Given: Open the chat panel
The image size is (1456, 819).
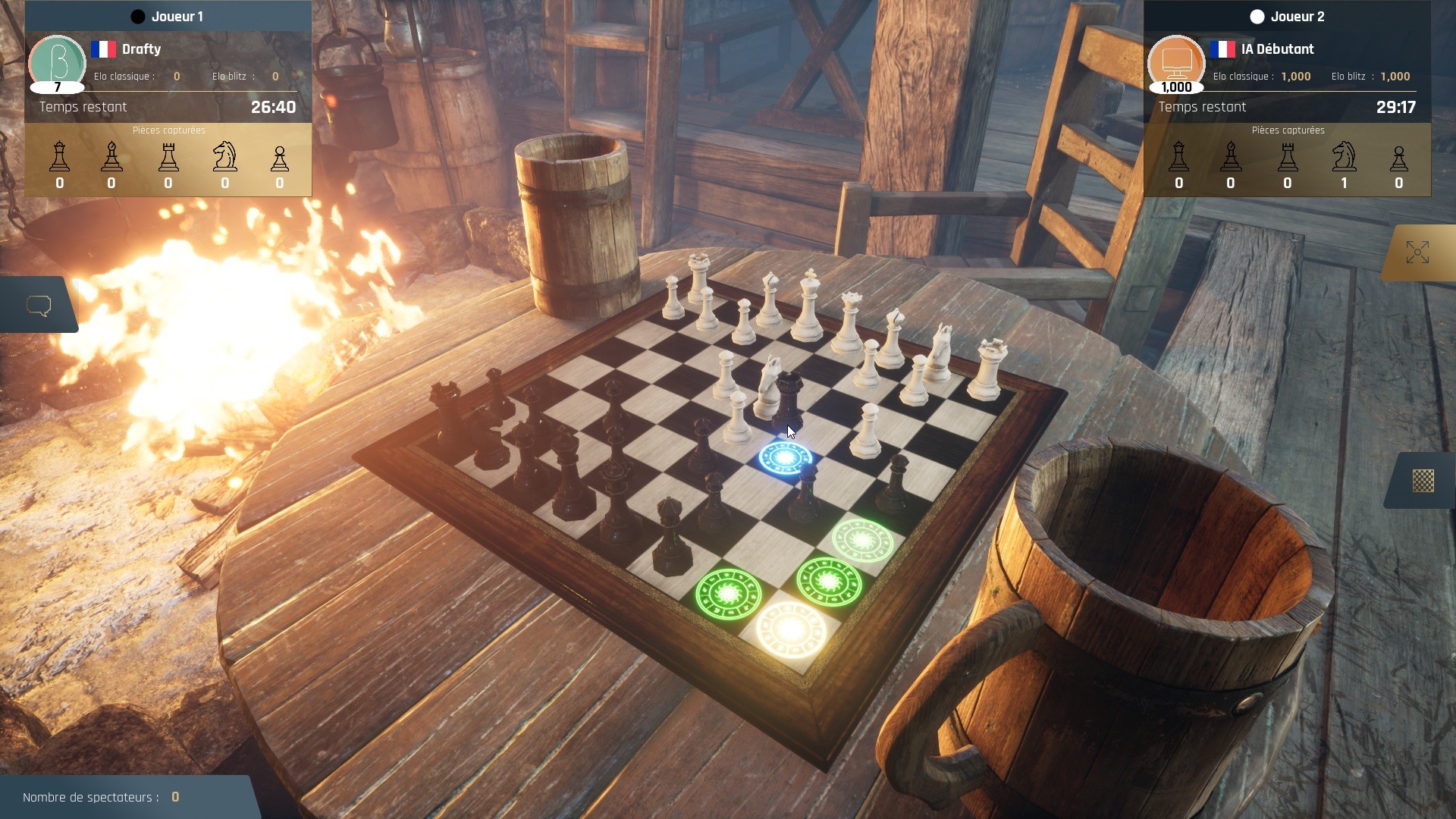Looking at the screenshot, I should tap(39, 304).
